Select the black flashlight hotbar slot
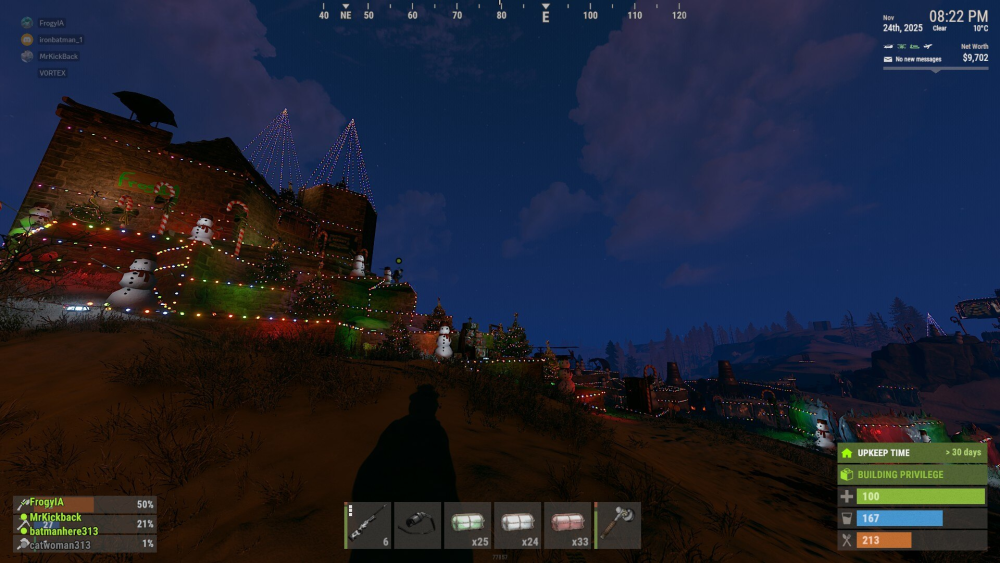Image resolution: width=1000 pixels, height=563 pixels. (418, 525)
